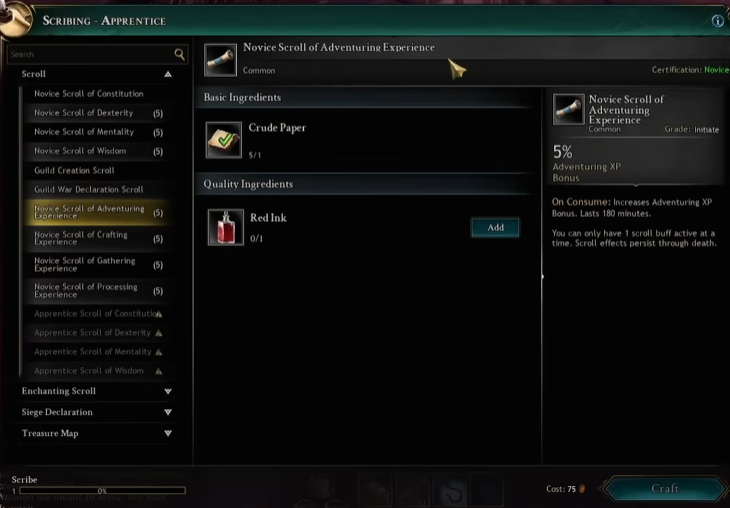Collapse the Scroll category
The image size is (730, 508).
[x=168, y=74]
